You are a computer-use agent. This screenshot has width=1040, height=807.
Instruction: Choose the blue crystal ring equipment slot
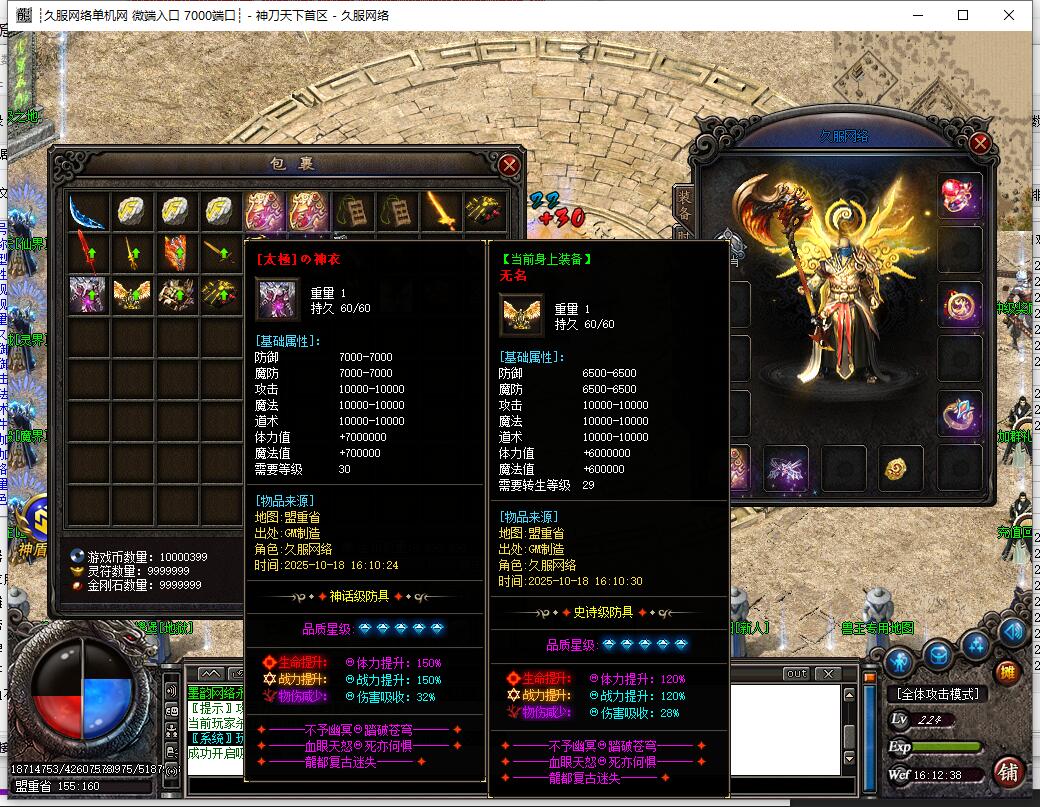[959, 413]
